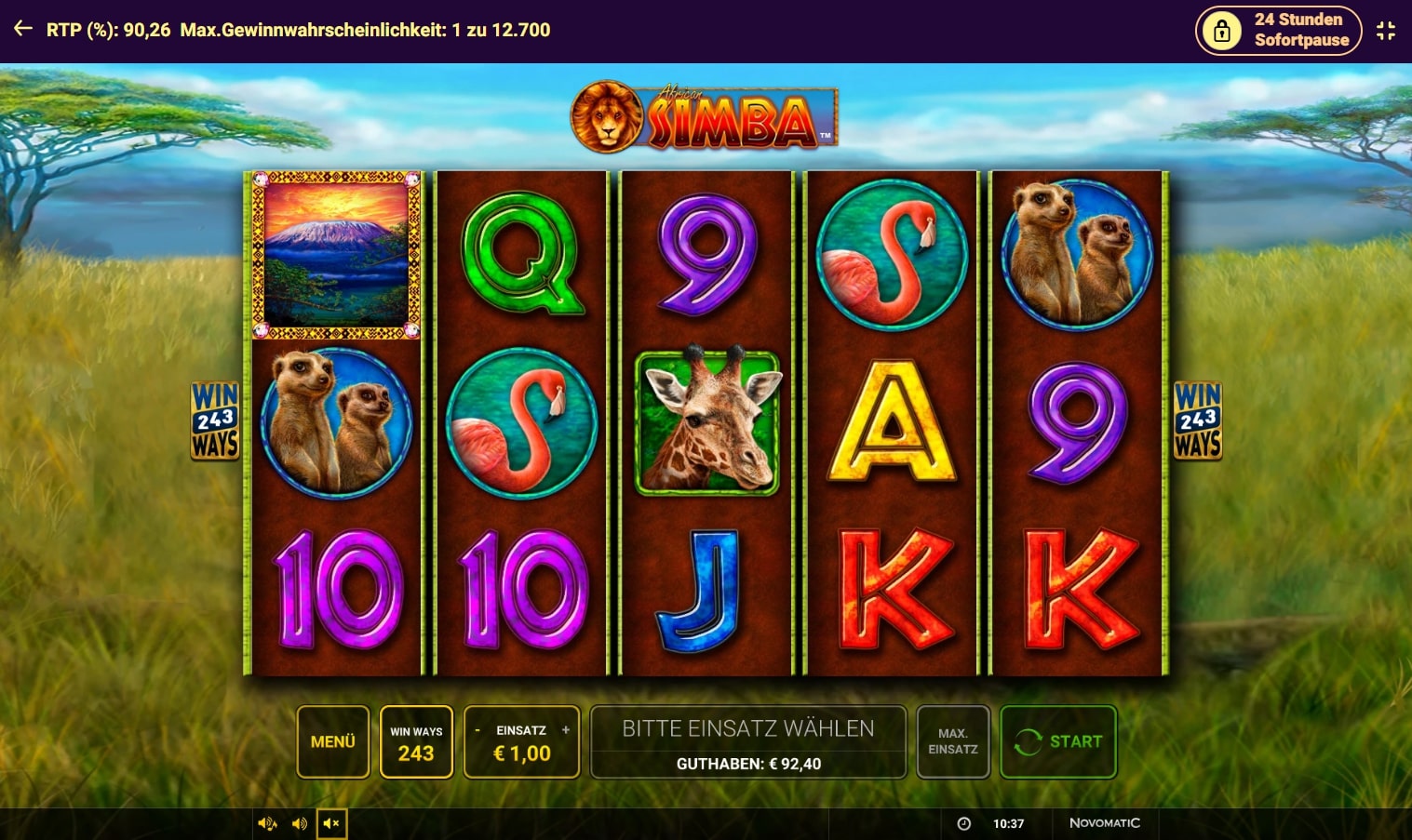The image size is (1412, 840).
Task: Open the MENÜ button
Action: pyautogui.click(x=332, y=741)
